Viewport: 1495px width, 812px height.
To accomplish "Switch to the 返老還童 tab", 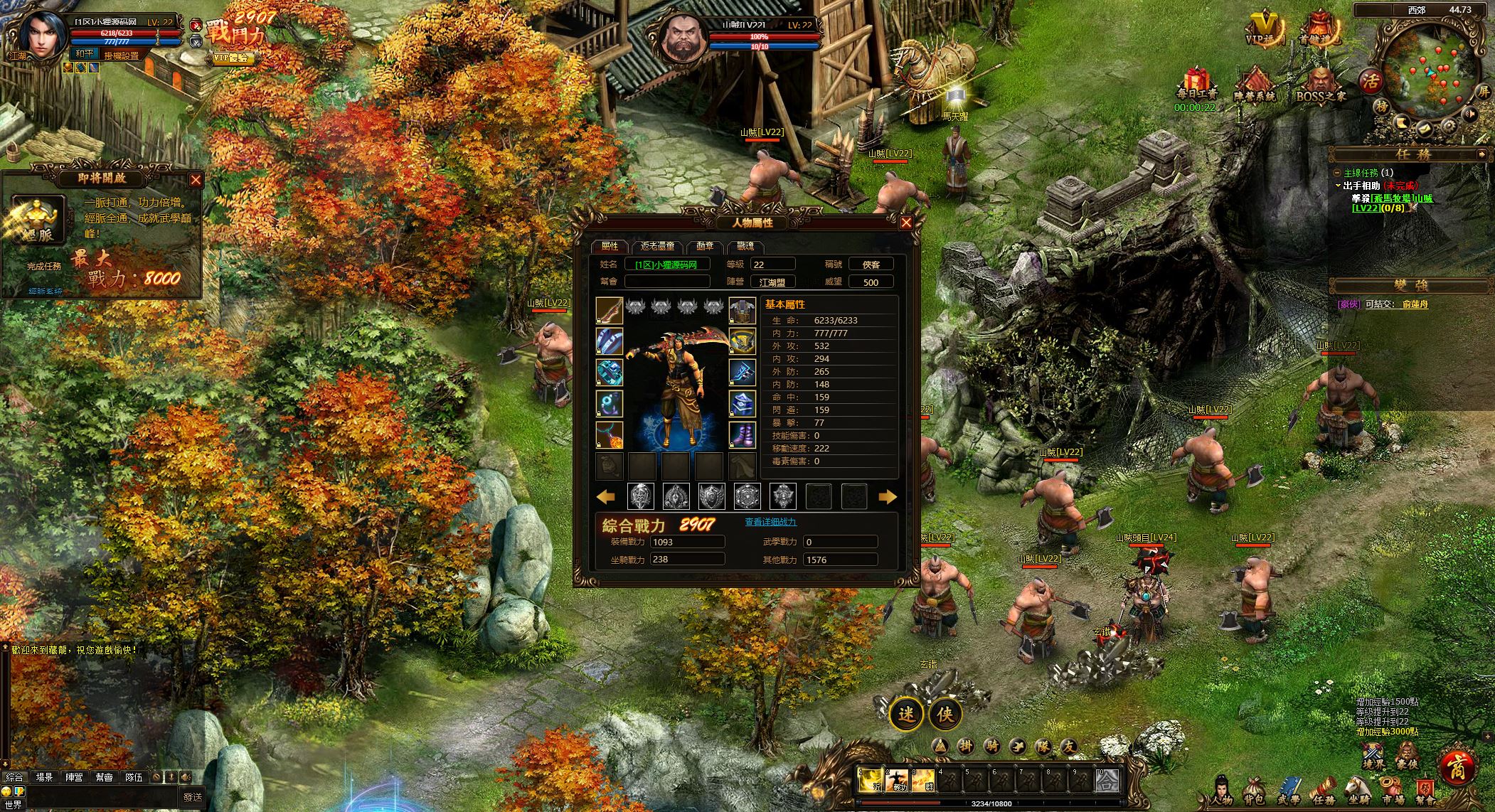I will click(656, 247).
